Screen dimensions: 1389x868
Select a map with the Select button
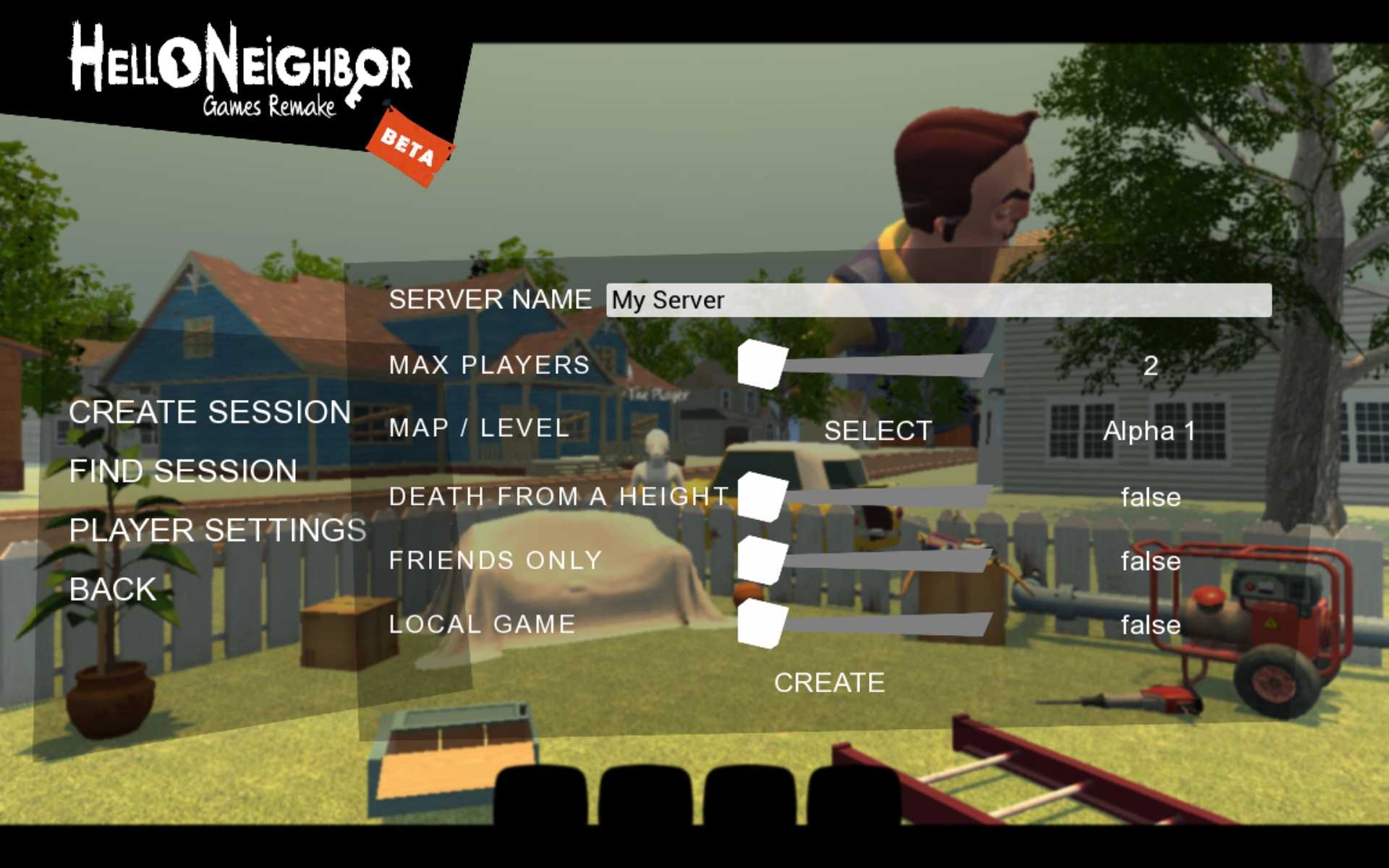tap(878, 431)
